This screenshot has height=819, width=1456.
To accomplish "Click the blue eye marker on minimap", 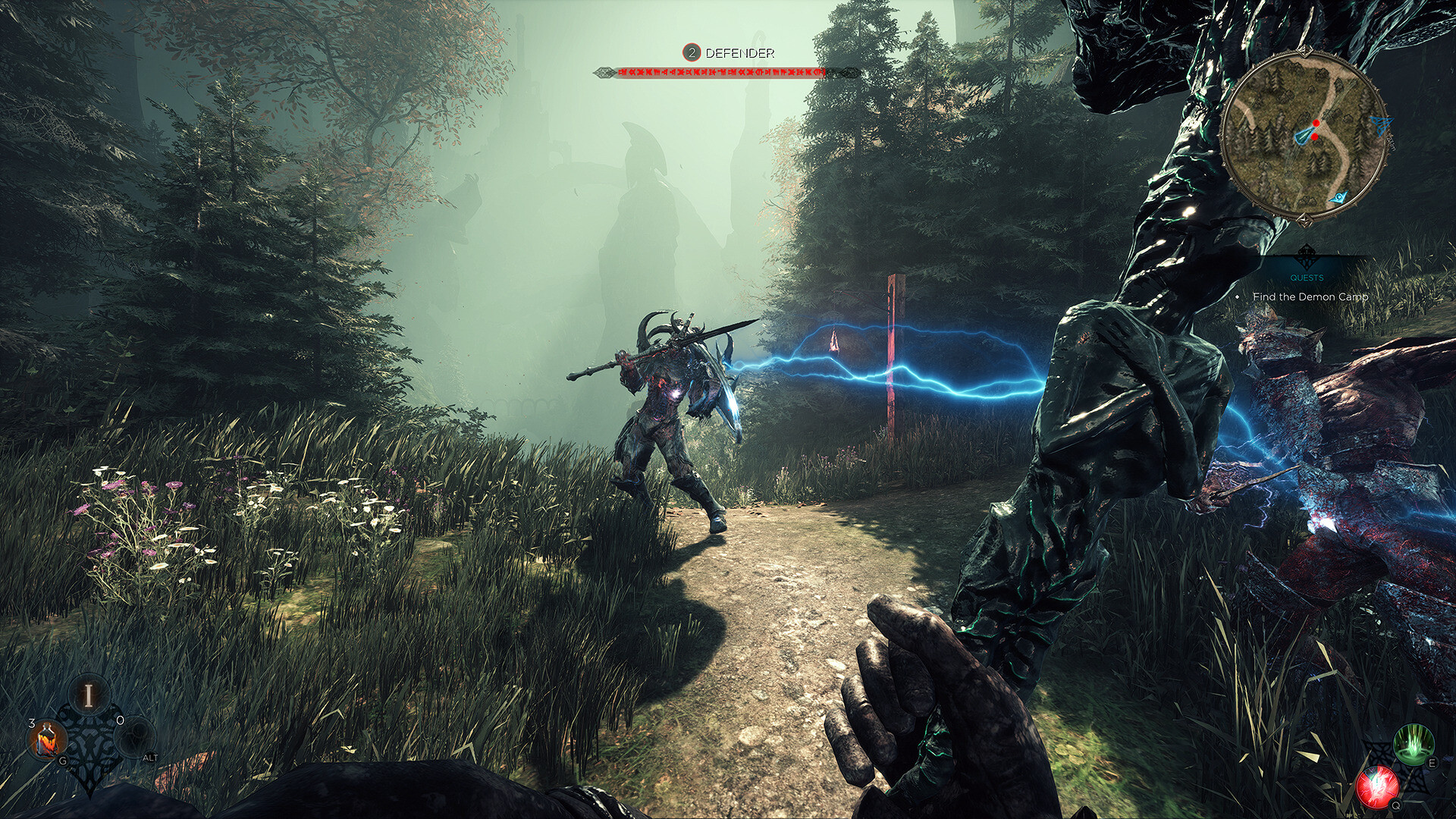I will tap(1339, 197).
